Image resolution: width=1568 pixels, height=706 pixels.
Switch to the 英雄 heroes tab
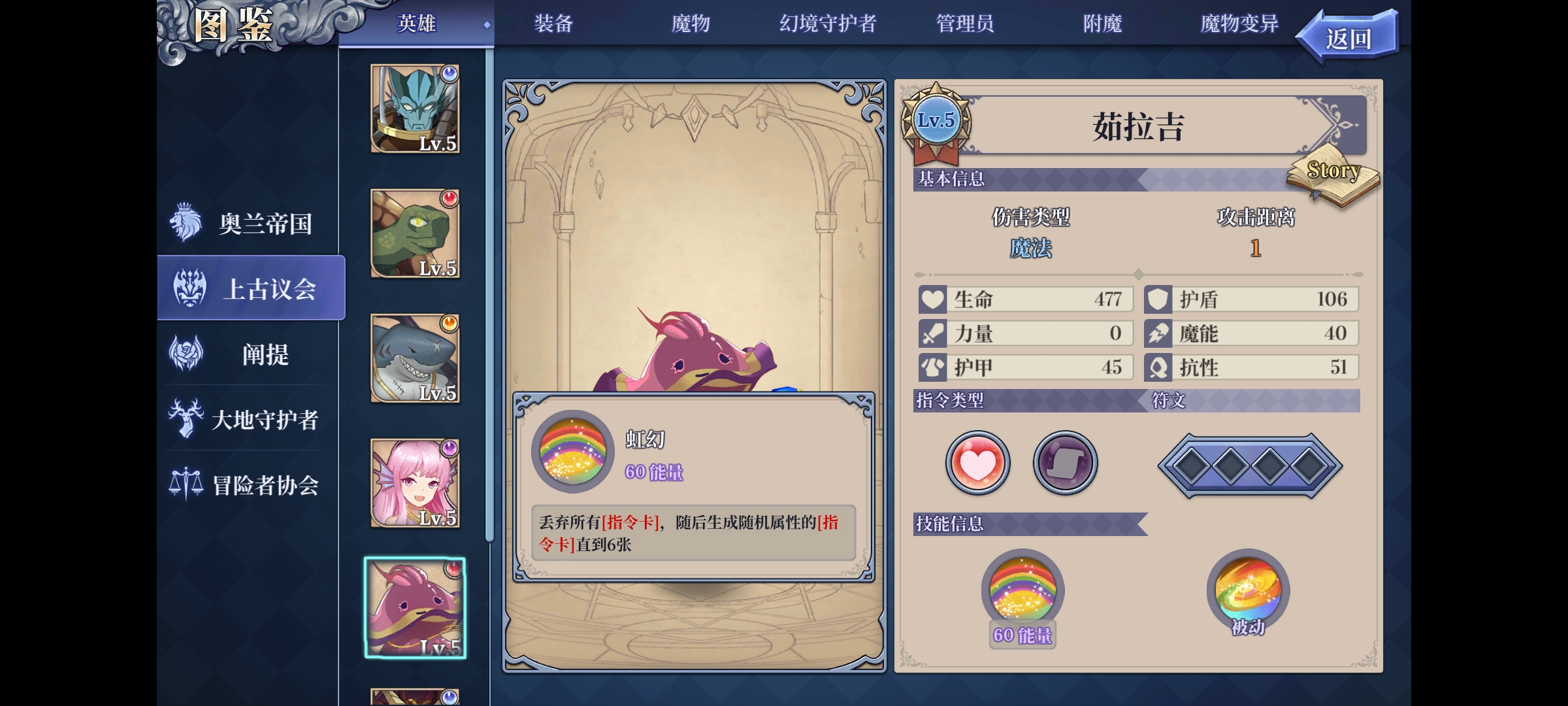pos(416,24)
